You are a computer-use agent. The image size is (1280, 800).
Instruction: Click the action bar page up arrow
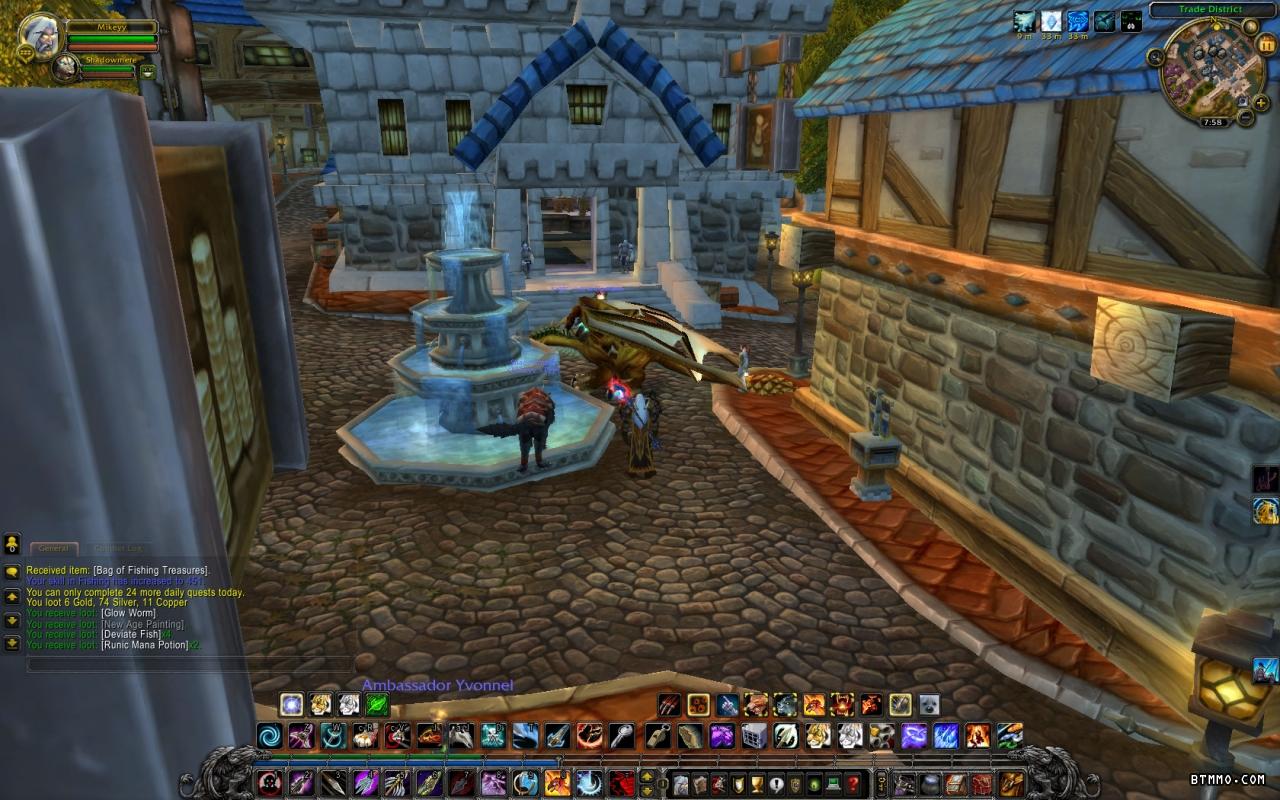pyautogui.click(x=647, y=776)
